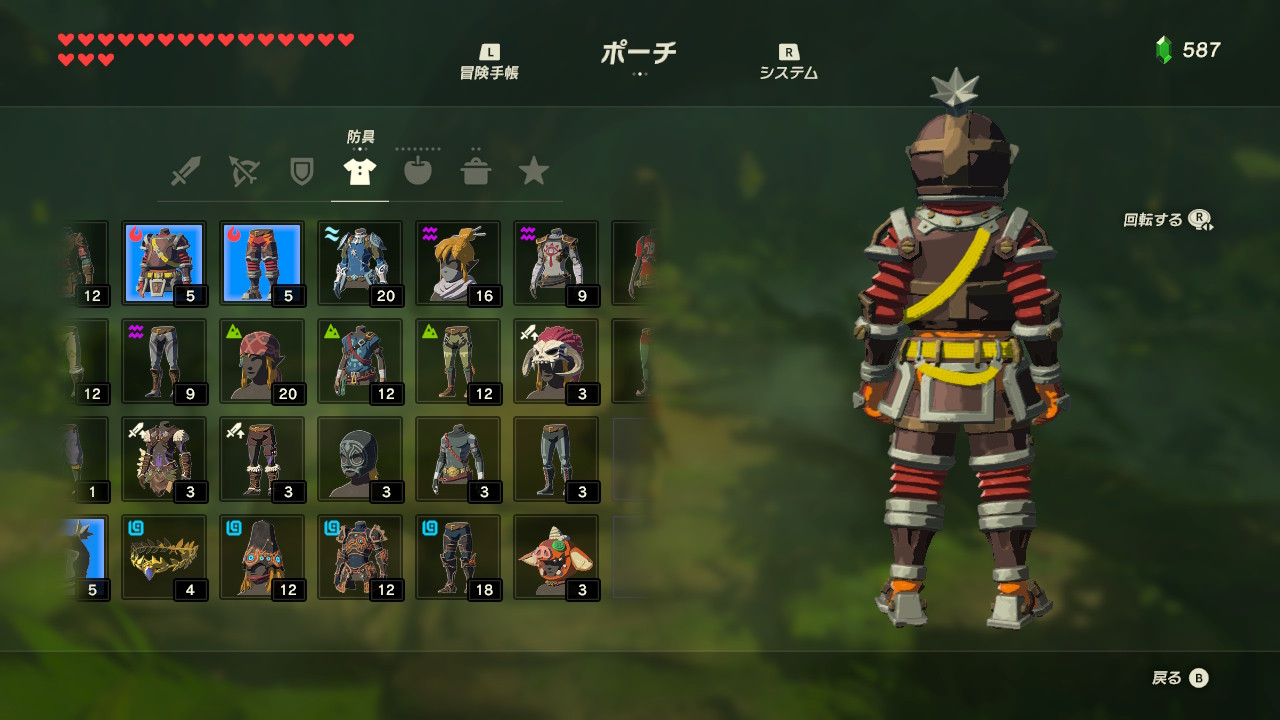Choose the Bokoblin mask slot
1280x720 pixels.
[x=556, y=557]
